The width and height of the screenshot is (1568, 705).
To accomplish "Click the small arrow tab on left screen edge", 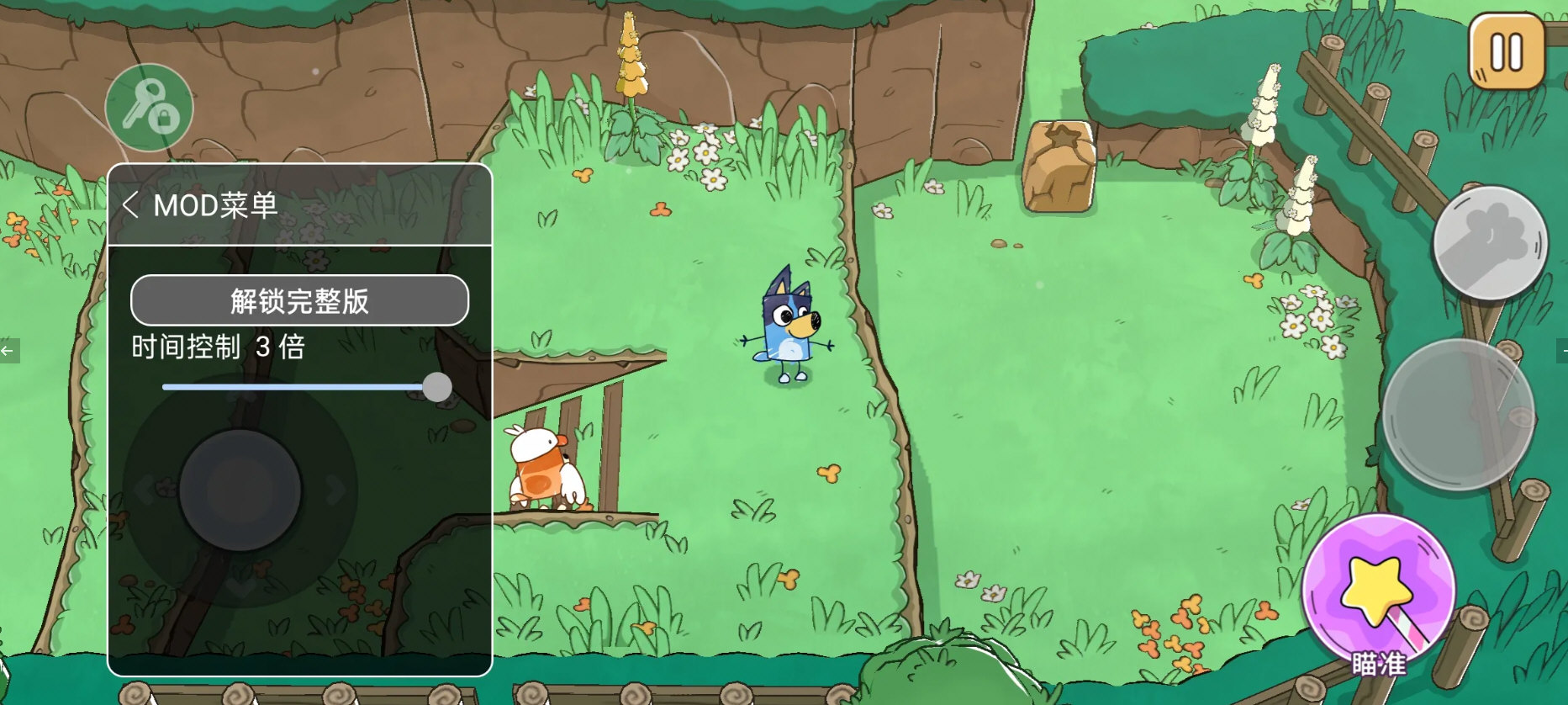I will point(8,350).
